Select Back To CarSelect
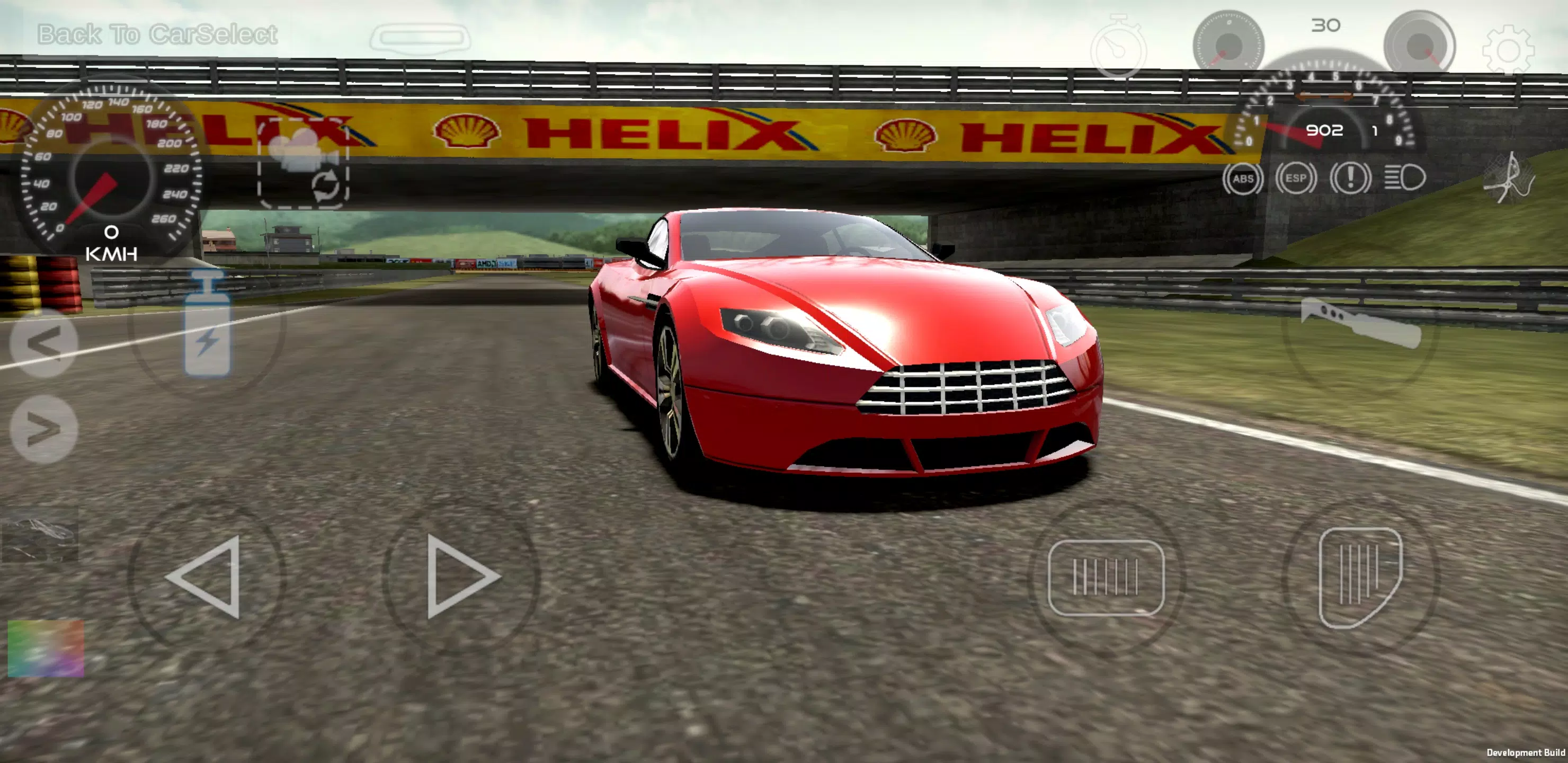 tap(155, 34)
